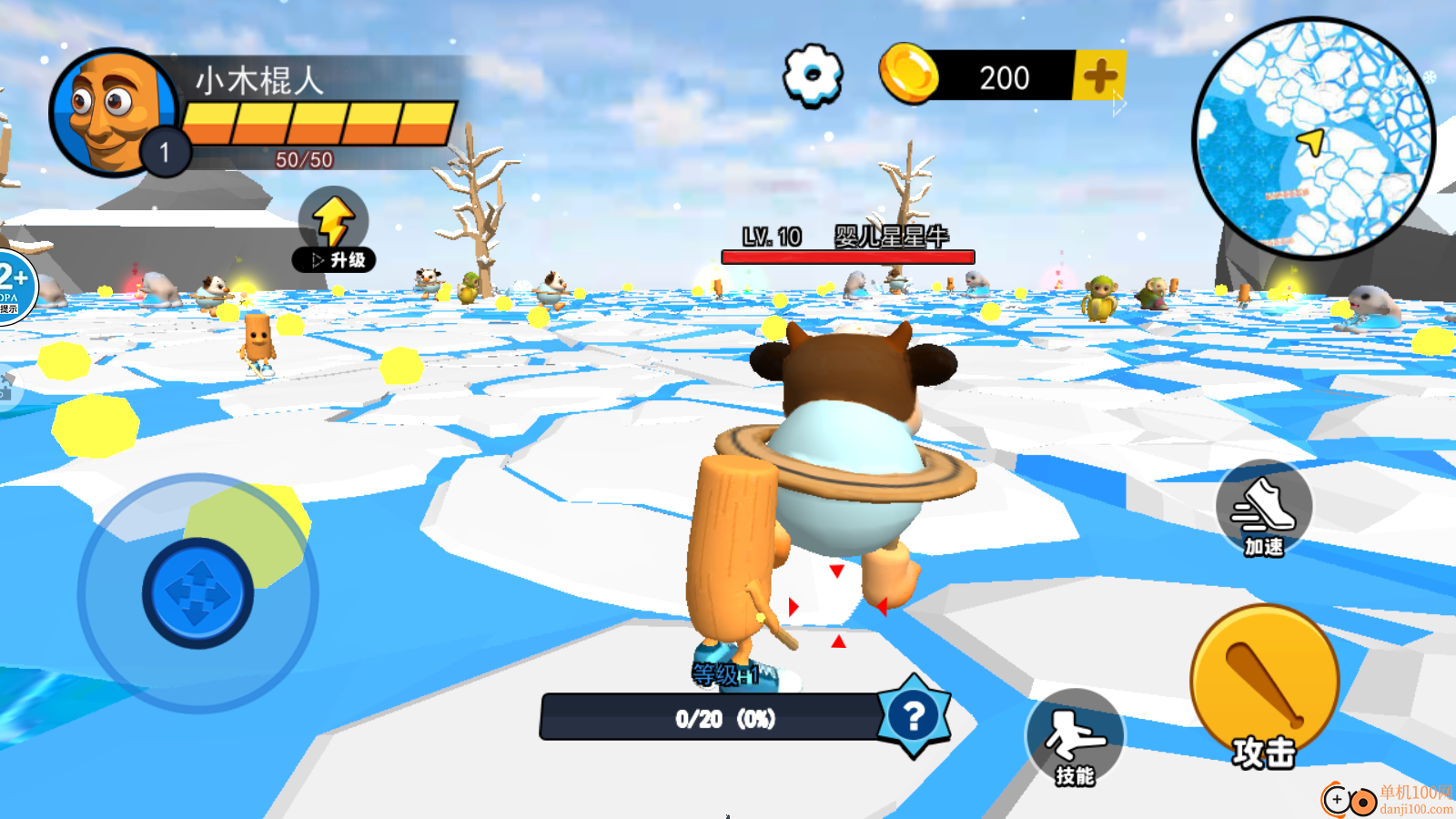Activate the 加速 sprint shoe button
This screenshot has height=819, width=1456.
pyautogui.click(x=1264, y=511)
